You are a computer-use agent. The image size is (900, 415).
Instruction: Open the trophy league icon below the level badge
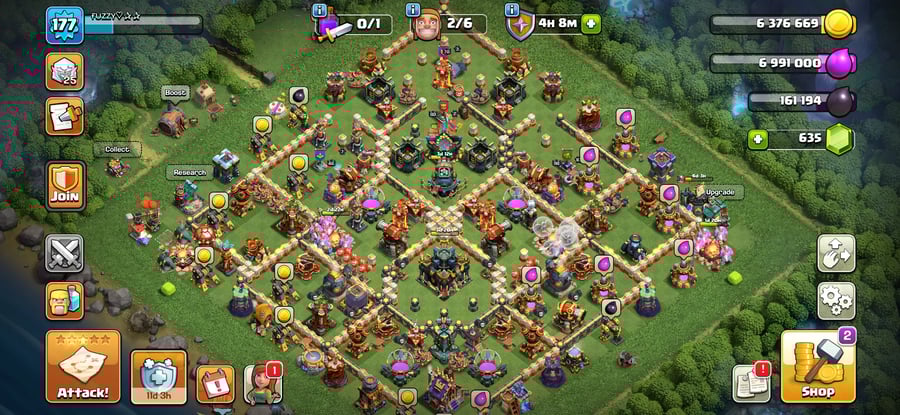pyautogui.click(x=65, y=71)
